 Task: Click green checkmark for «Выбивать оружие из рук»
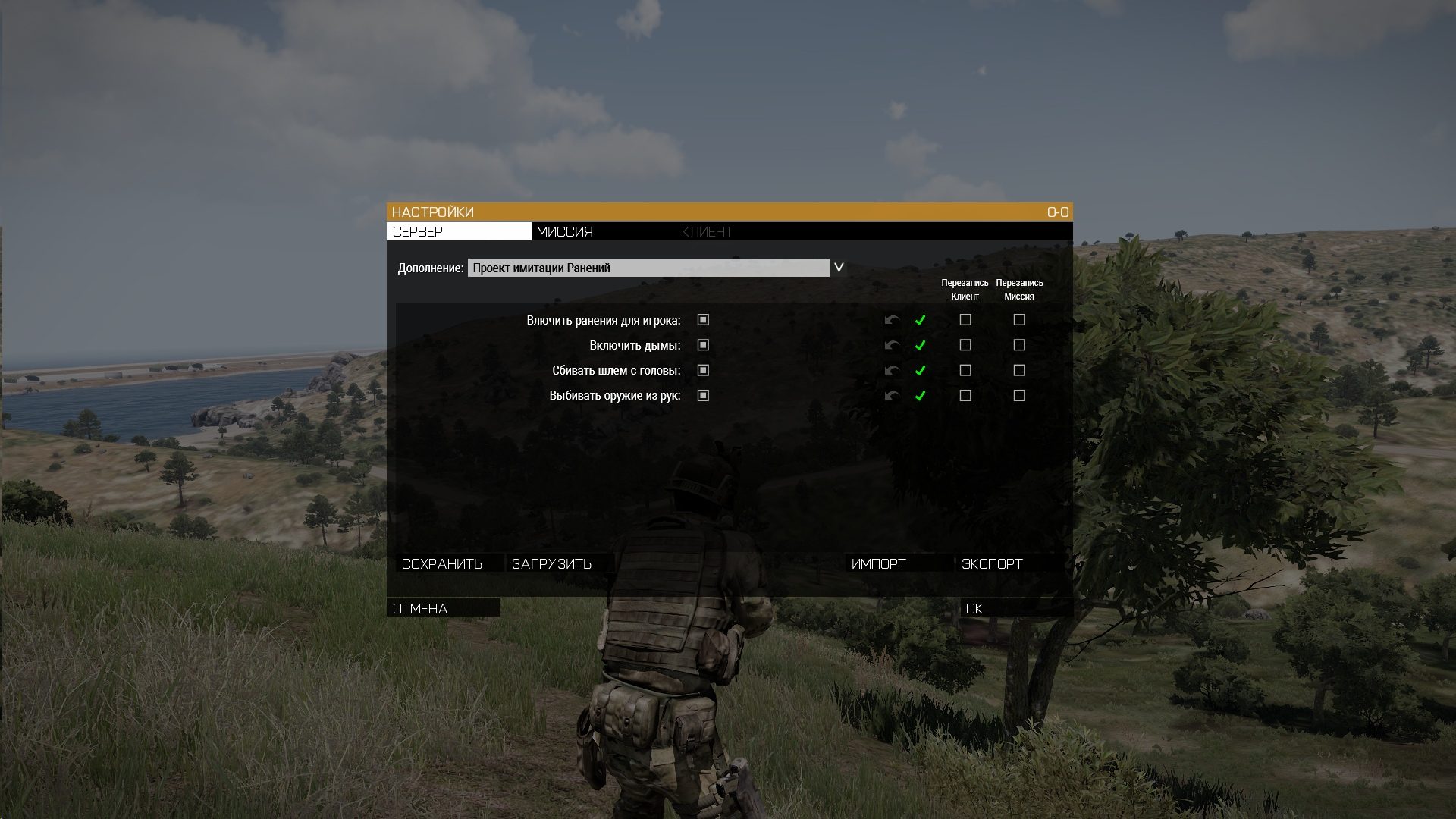click(x=920, y=396)
